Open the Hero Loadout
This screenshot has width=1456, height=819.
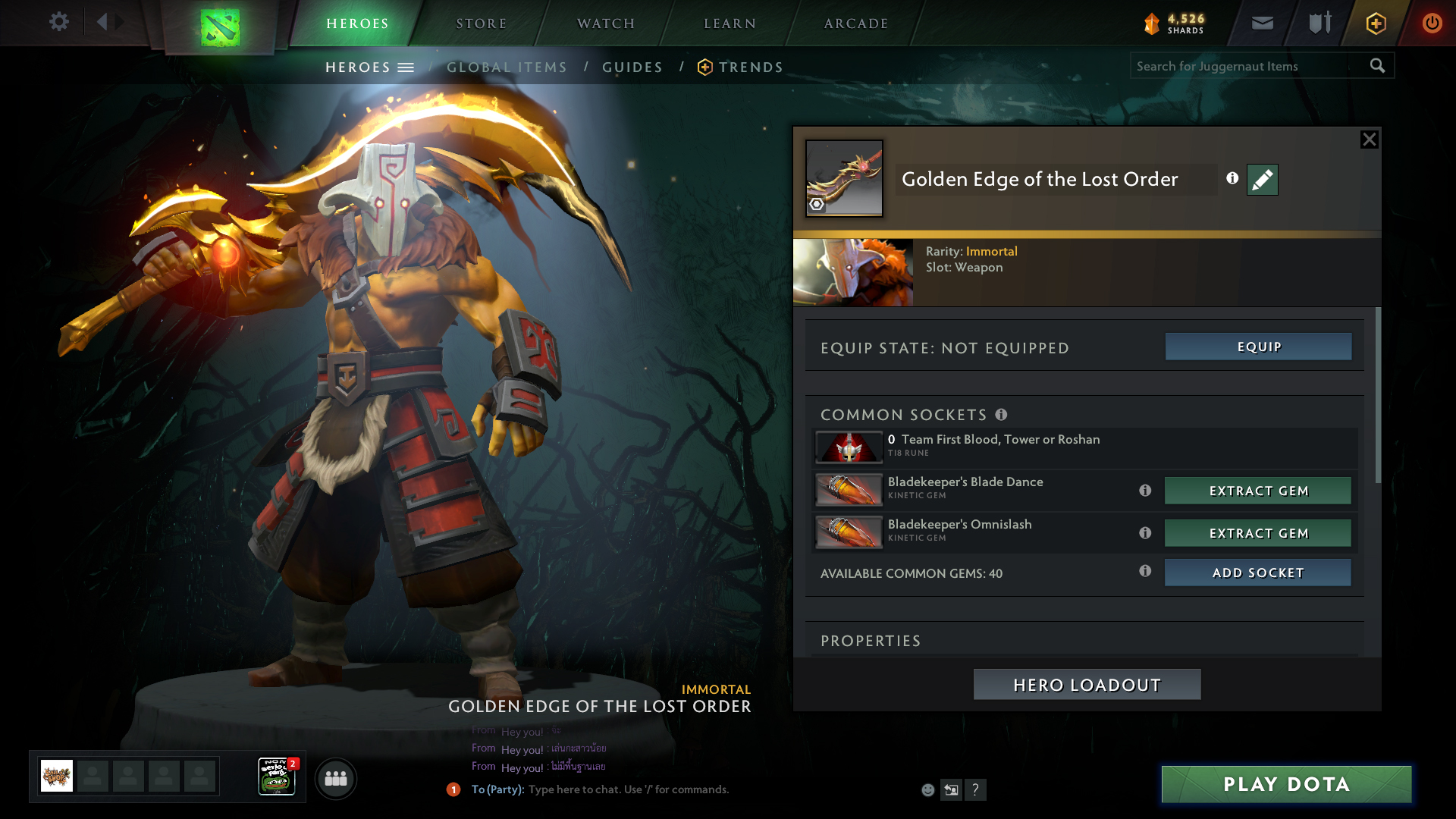coord(1087,685)
